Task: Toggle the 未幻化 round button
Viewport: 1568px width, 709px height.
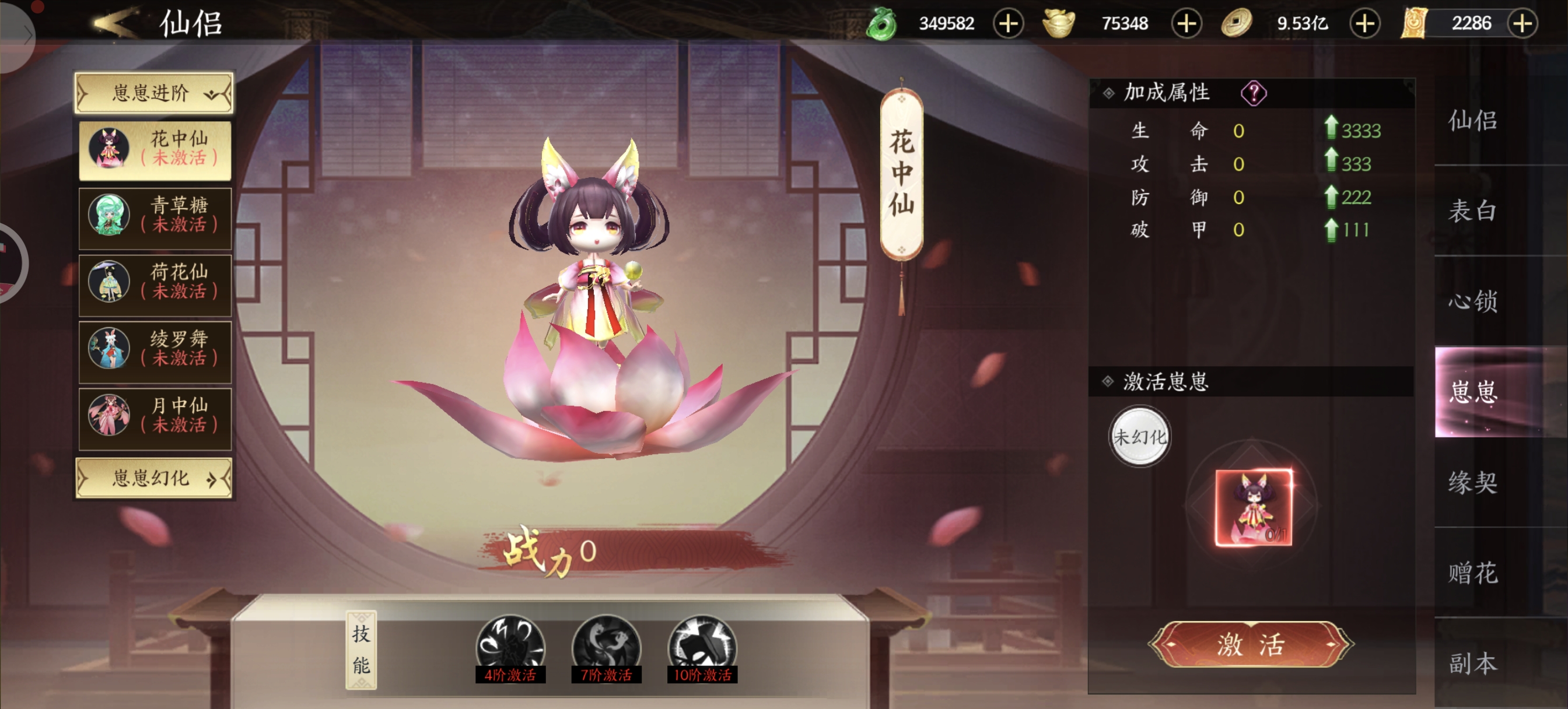Action: coord(1139,436)
